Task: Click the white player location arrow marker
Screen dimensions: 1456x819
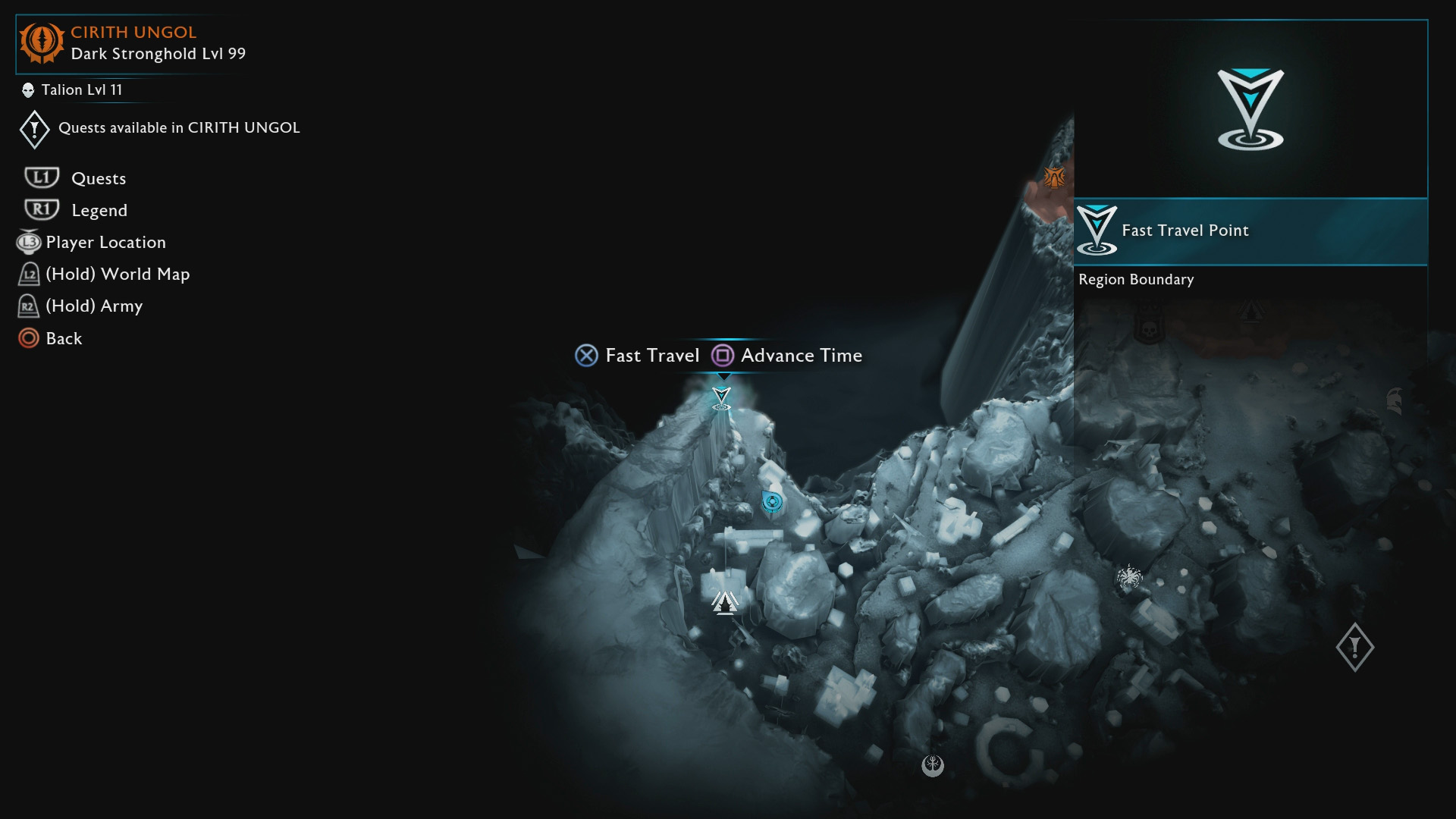Action: click(725, 602)
